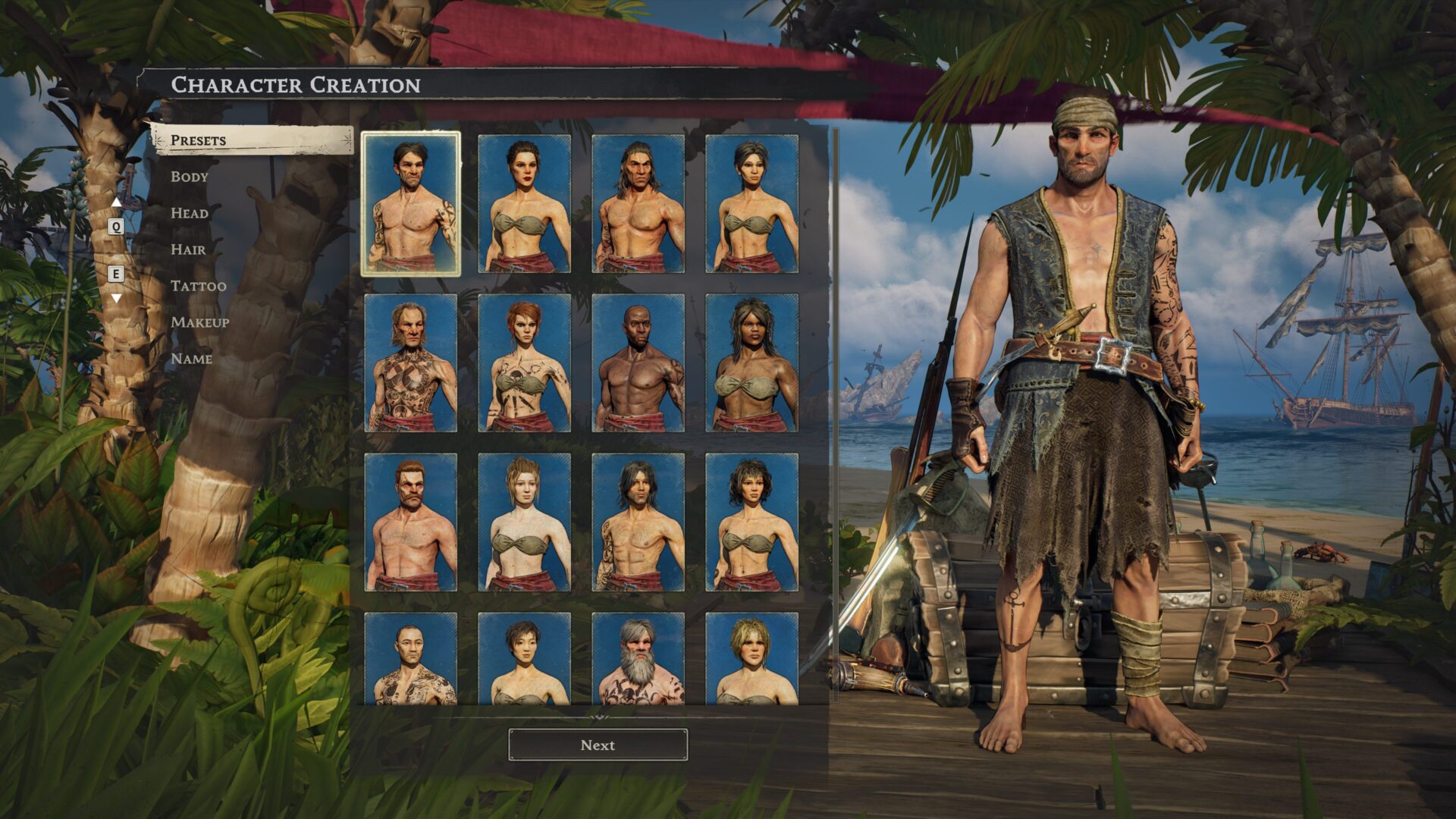The height and width of the screenshot is (819, 1456).
Task: Pick the blonde curly-haired woman preset
Action: point(752,658)
